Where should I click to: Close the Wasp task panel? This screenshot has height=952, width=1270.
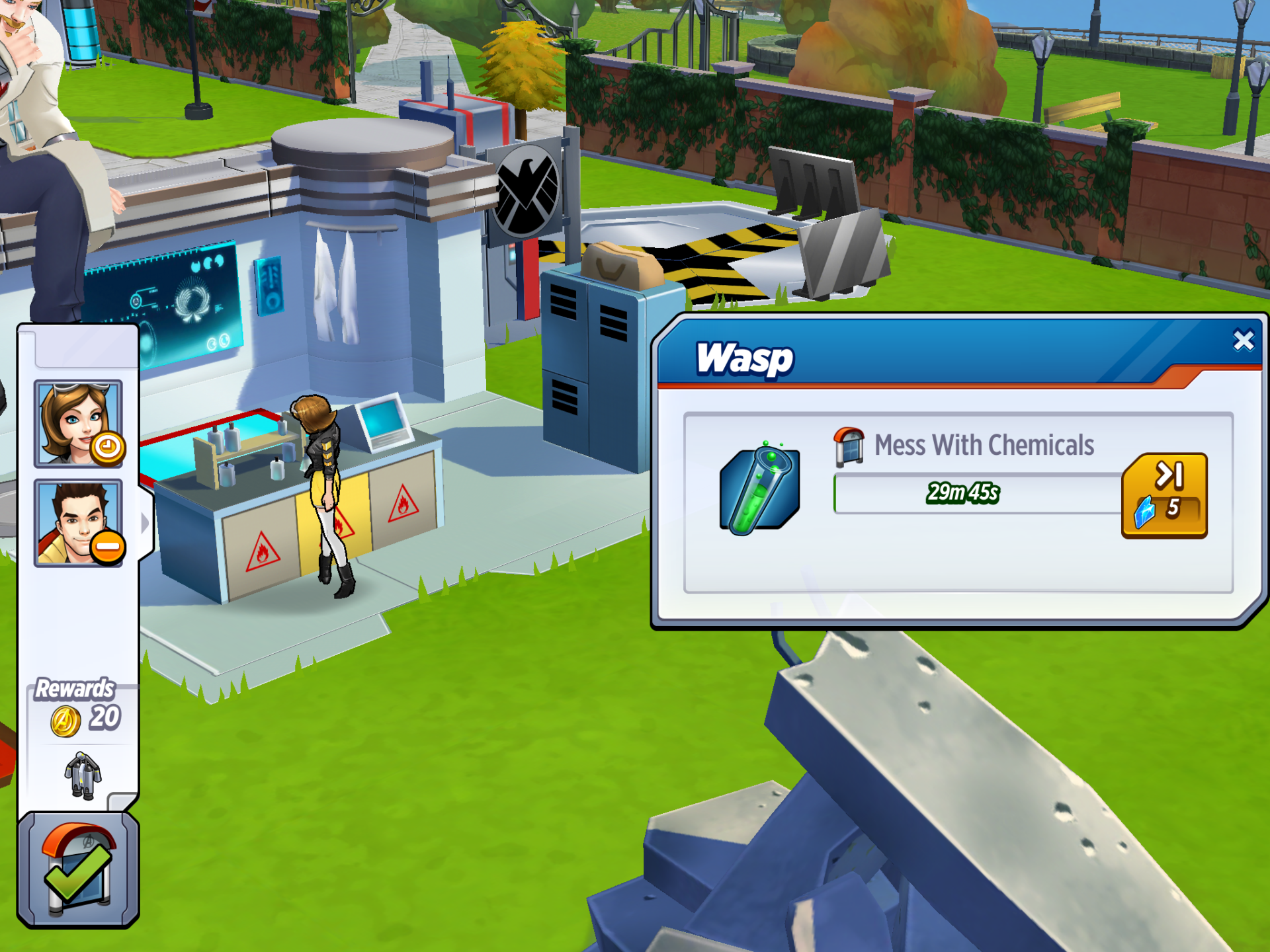(1243, 340)
